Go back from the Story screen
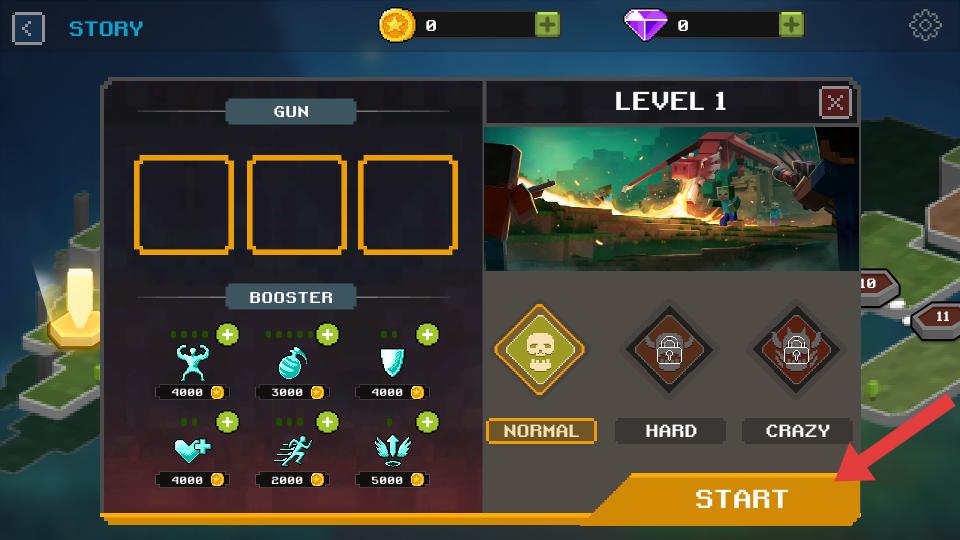The image size is (960, 540). pos(28,28)
